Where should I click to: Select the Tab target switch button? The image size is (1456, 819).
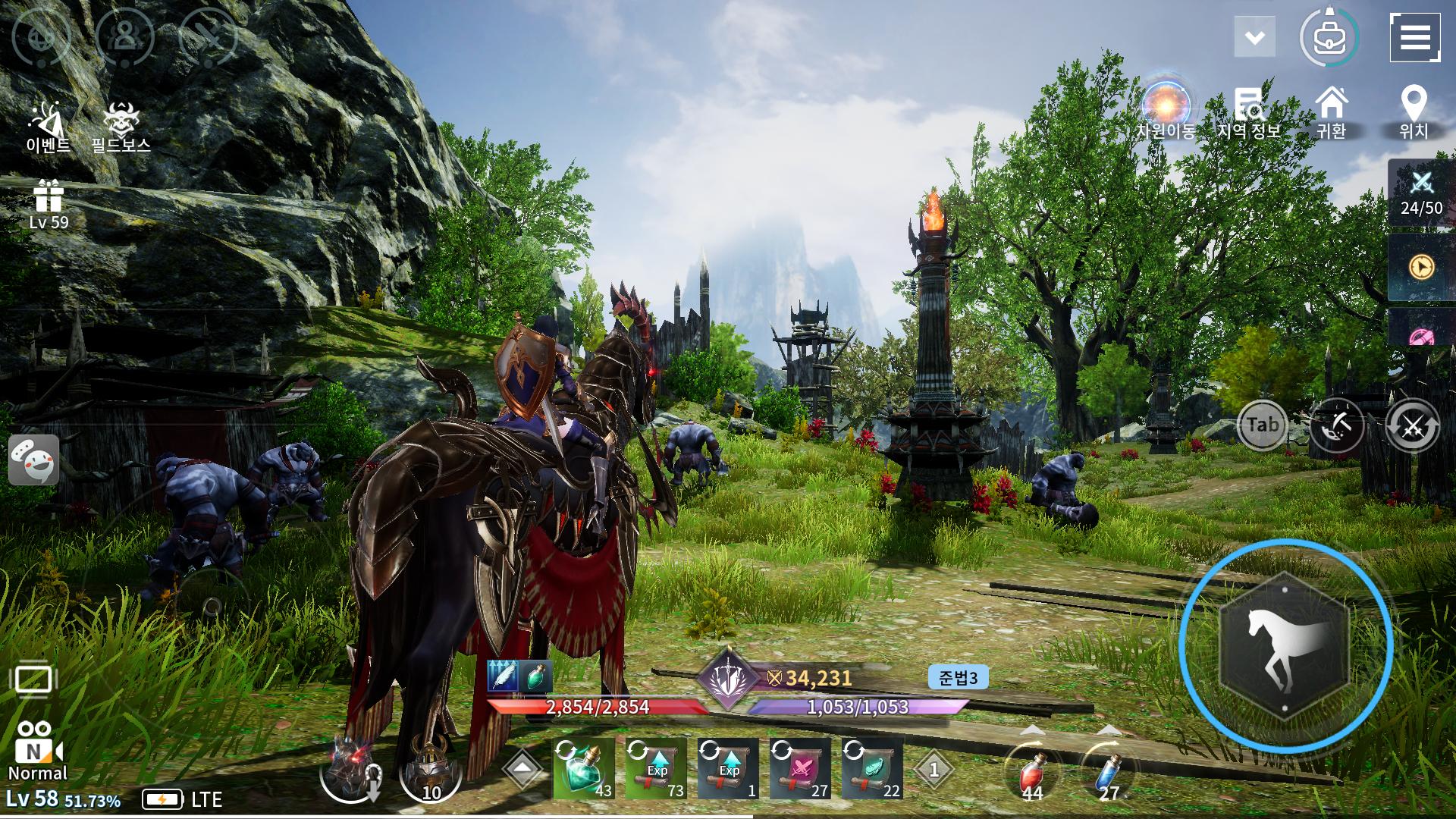click(x=1263, y=425)
